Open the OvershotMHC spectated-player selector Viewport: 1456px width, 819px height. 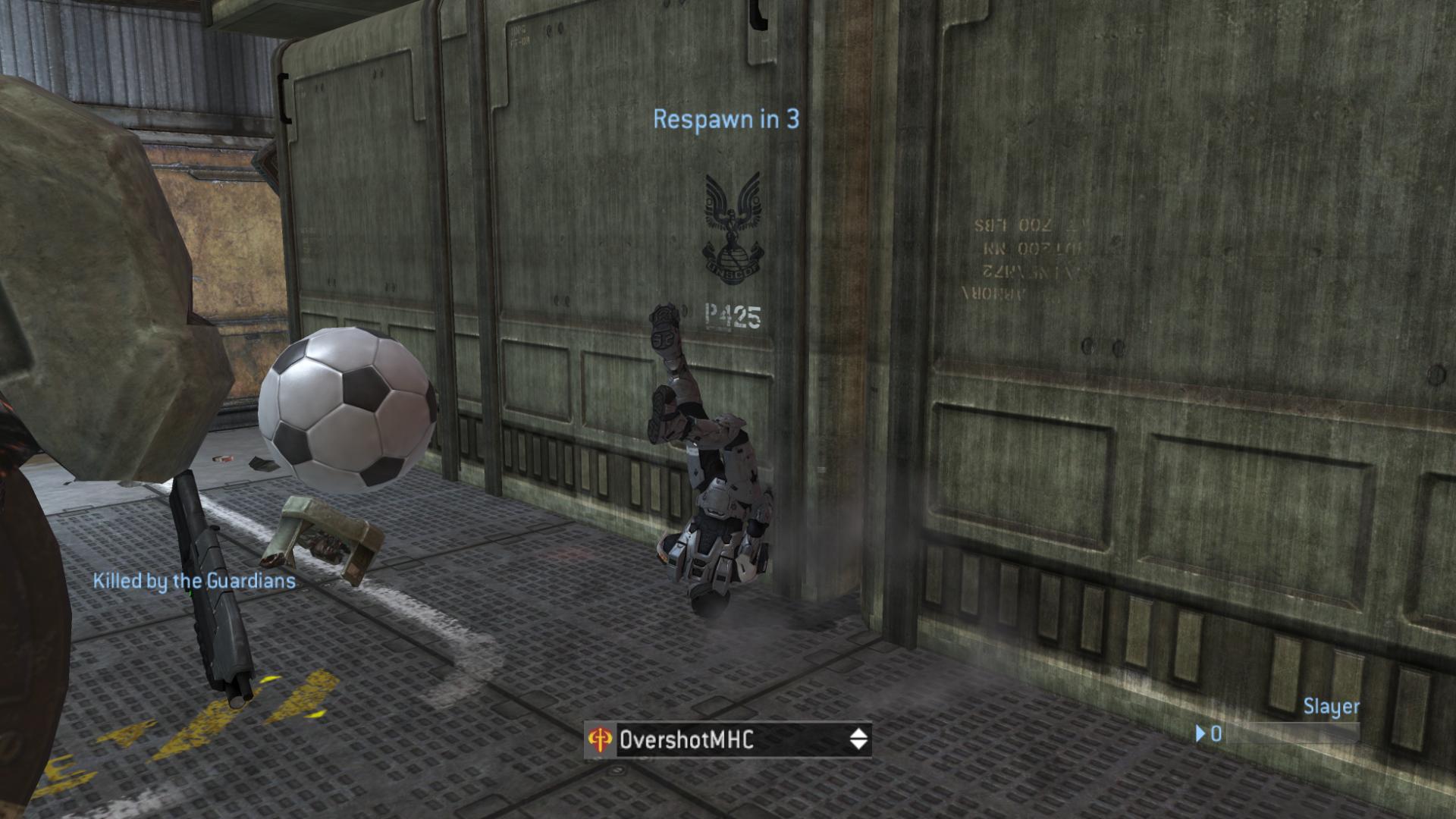[726, 739]
